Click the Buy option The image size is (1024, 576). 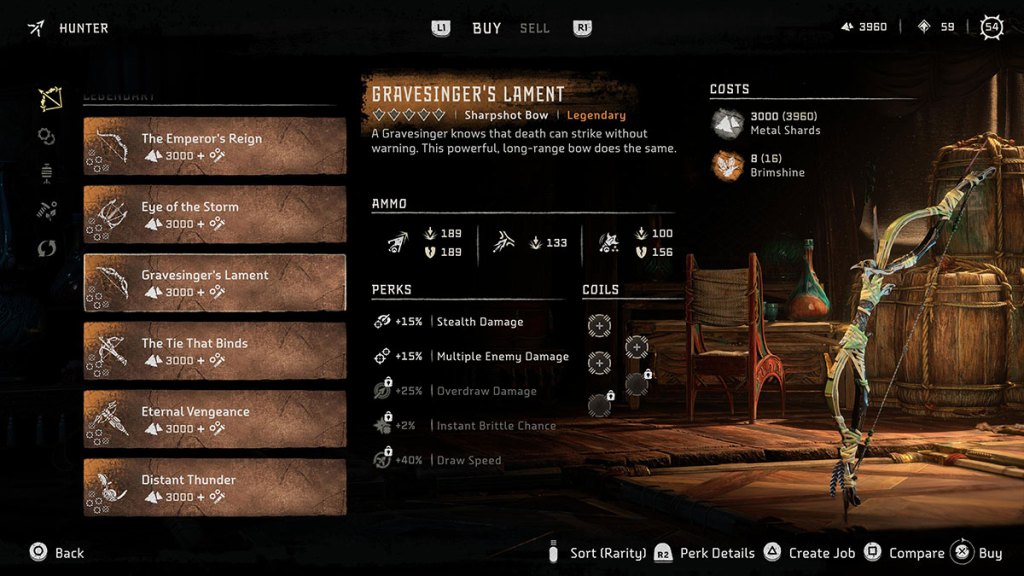978,553
